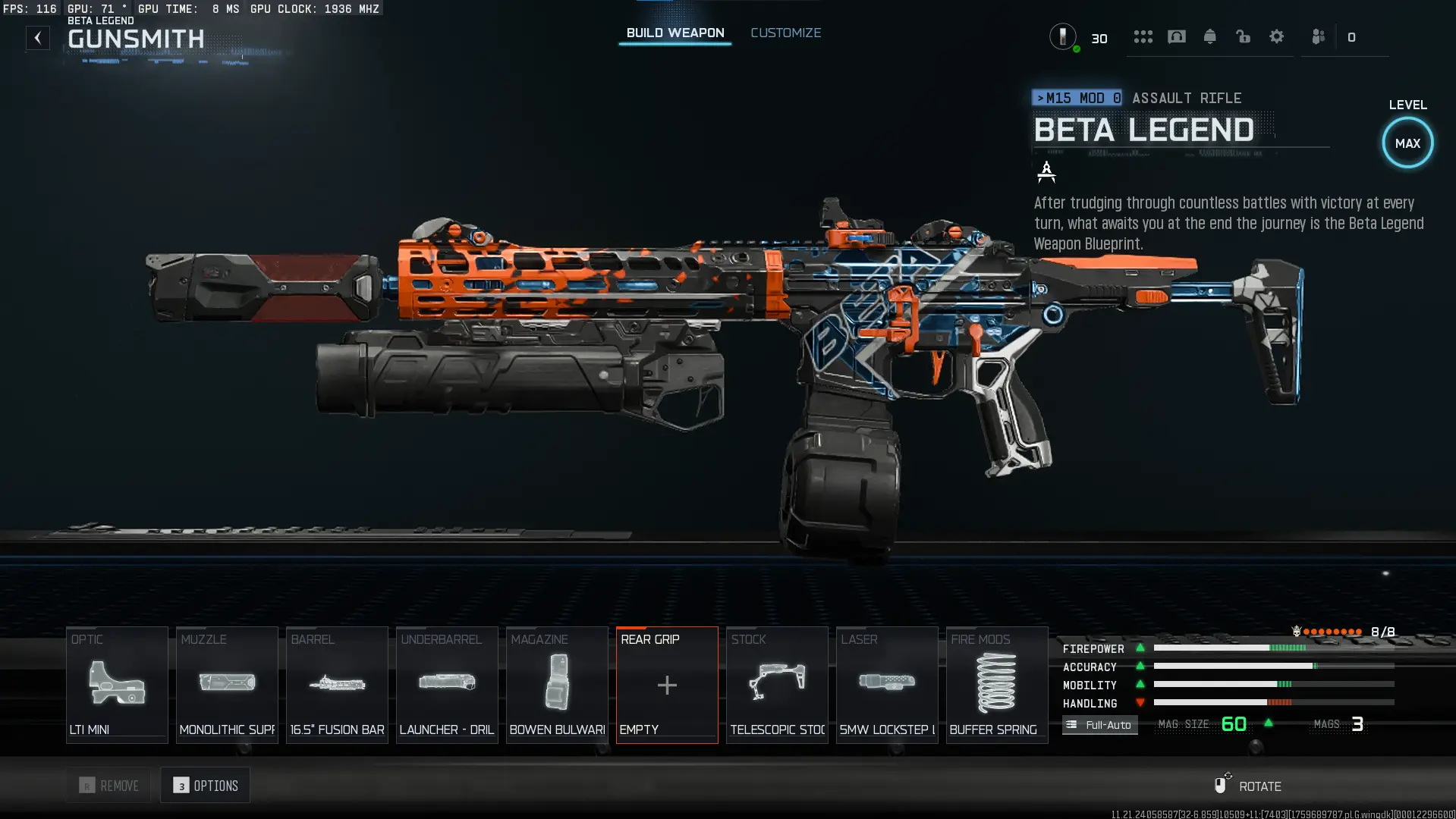Select the 16.5" Fusion barrel slot

(x=337, y=685)
